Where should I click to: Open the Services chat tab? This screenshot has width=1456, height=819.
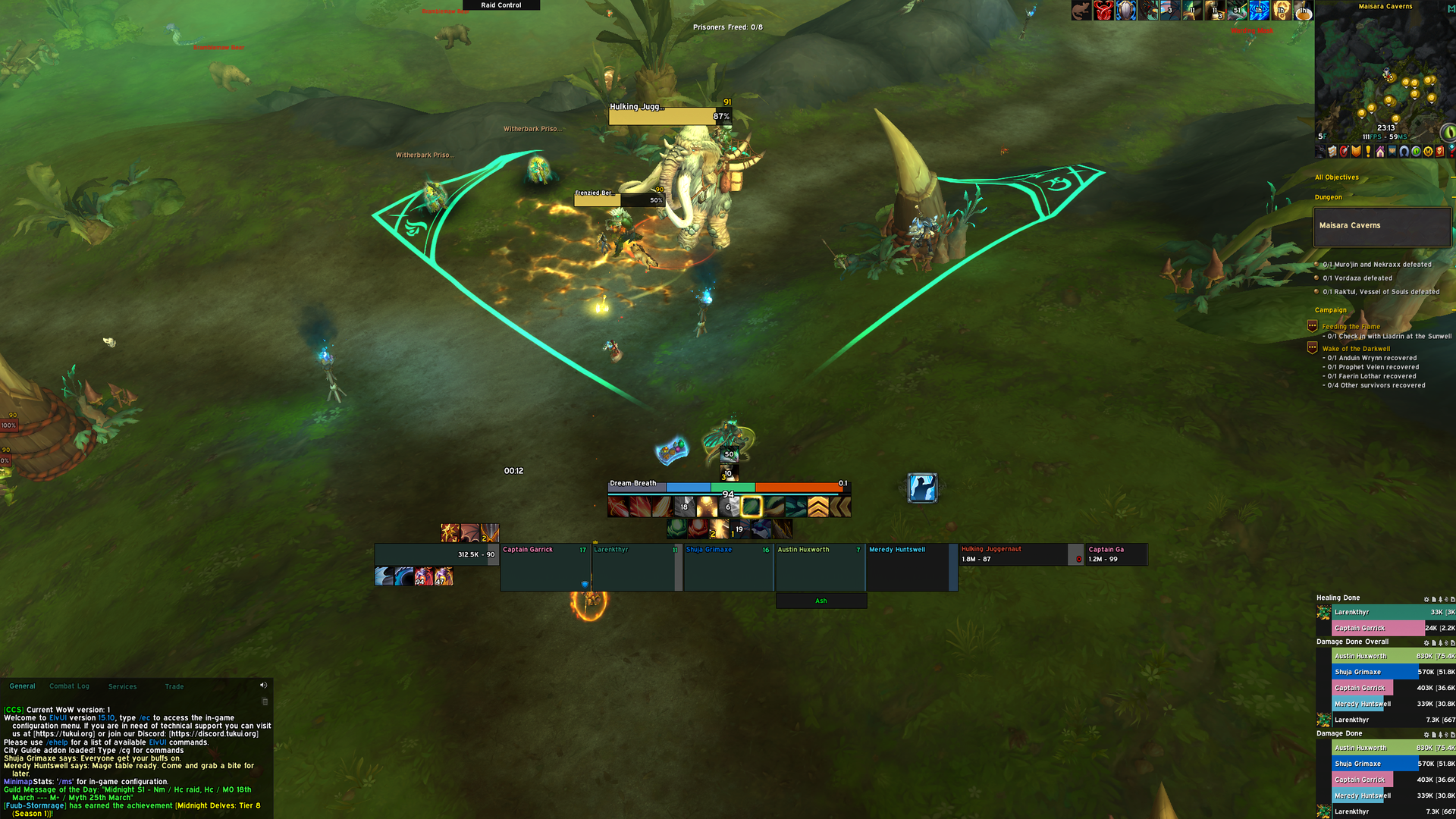click(x=122, y=686)
